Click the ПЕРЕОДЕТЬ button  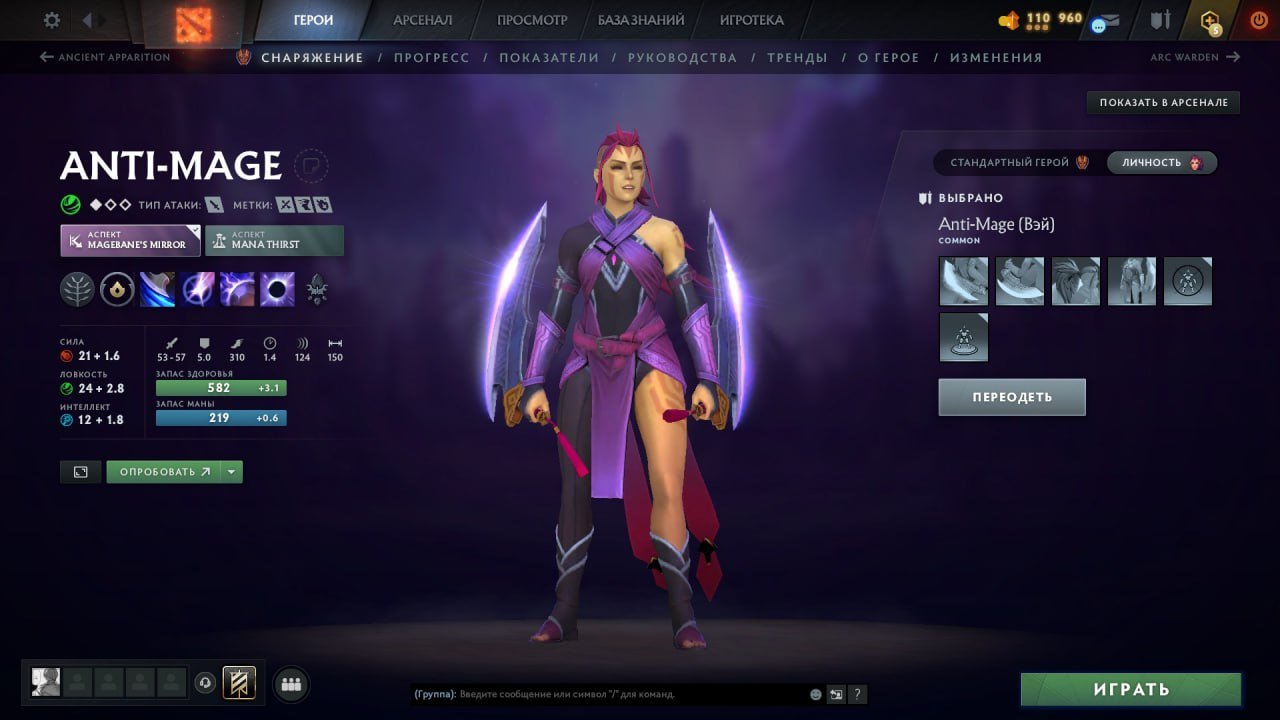1011,396
